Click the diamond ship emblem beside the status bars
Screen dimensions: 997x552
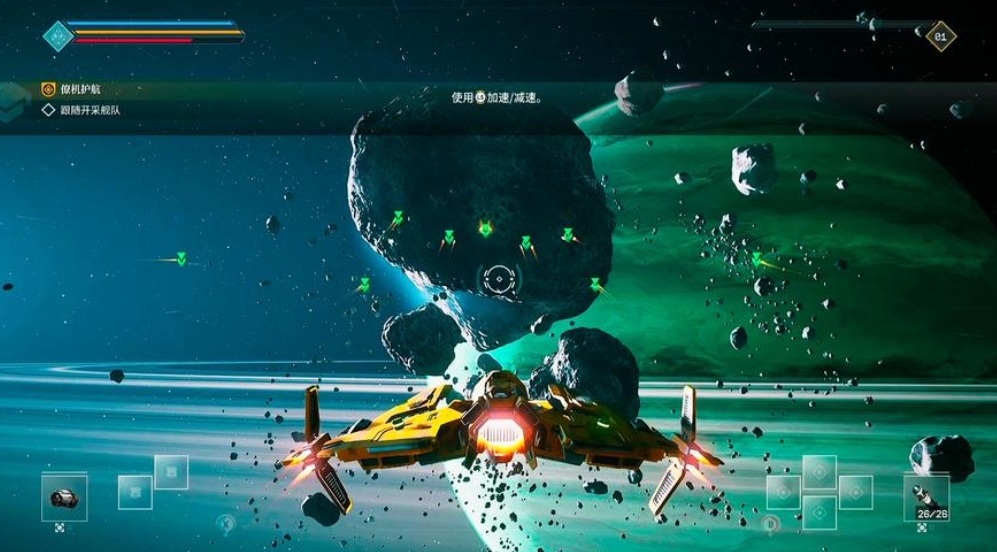[59, 36]
